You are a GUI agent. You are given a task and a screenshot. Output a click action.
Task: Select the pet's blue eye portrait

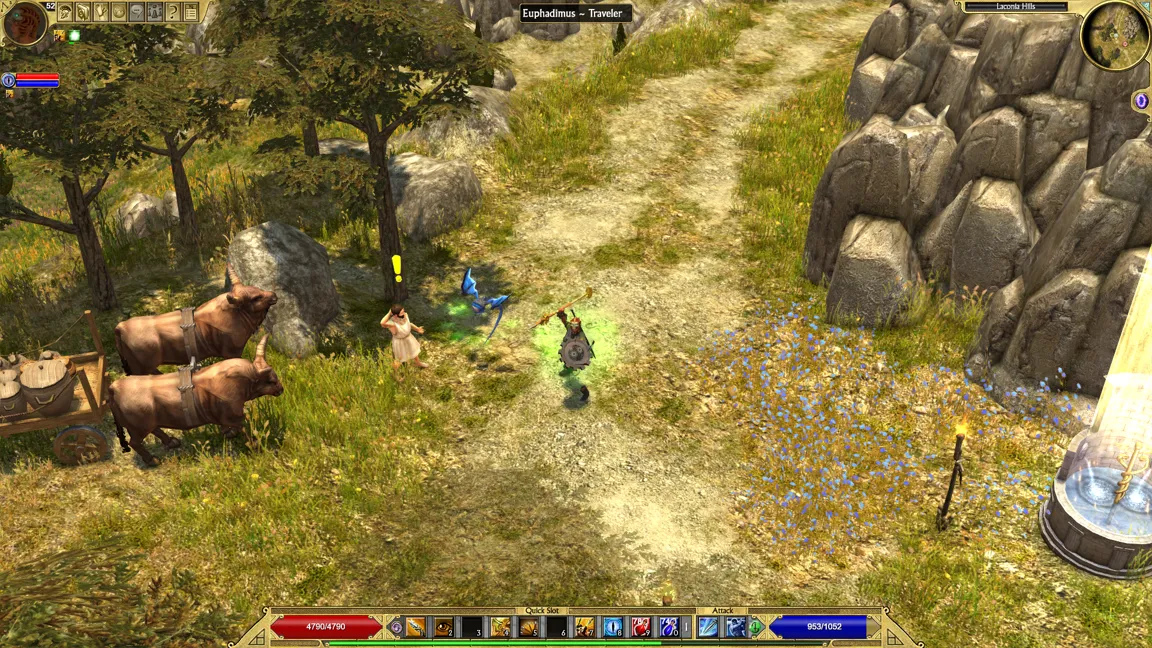[x=9, y=80]
